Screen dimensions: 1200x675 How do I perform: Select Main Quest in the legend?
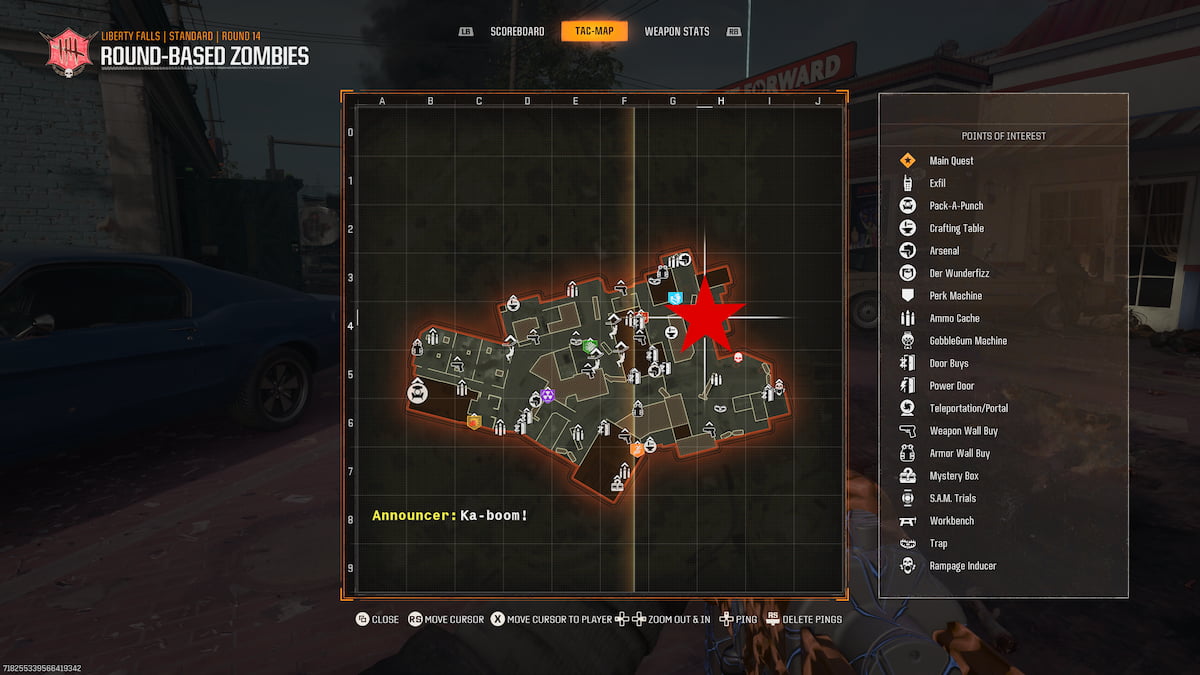coord(950,161)
